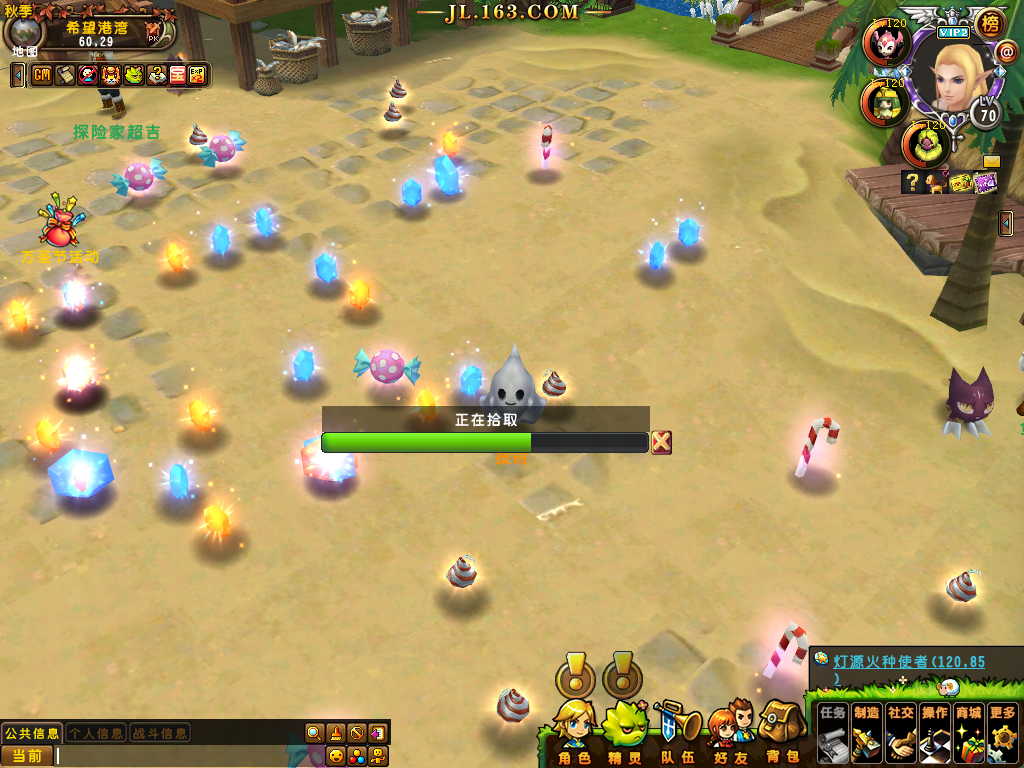Open the chat channel selector 当前
The image size is (1024, 768).
coord(27,756)
